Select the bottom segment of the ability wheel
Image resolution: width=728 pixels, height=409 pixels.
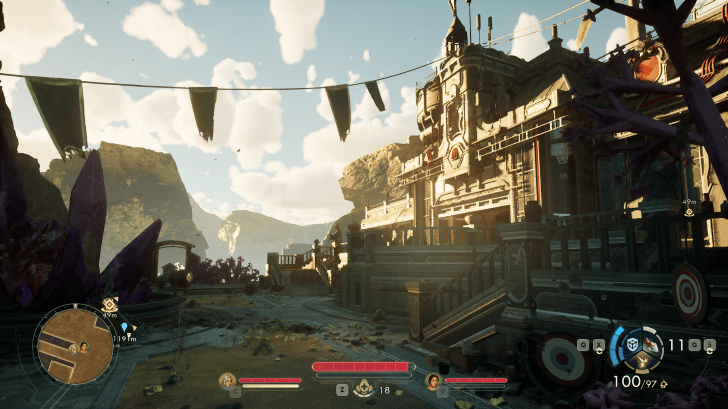[x=640, y=363]
